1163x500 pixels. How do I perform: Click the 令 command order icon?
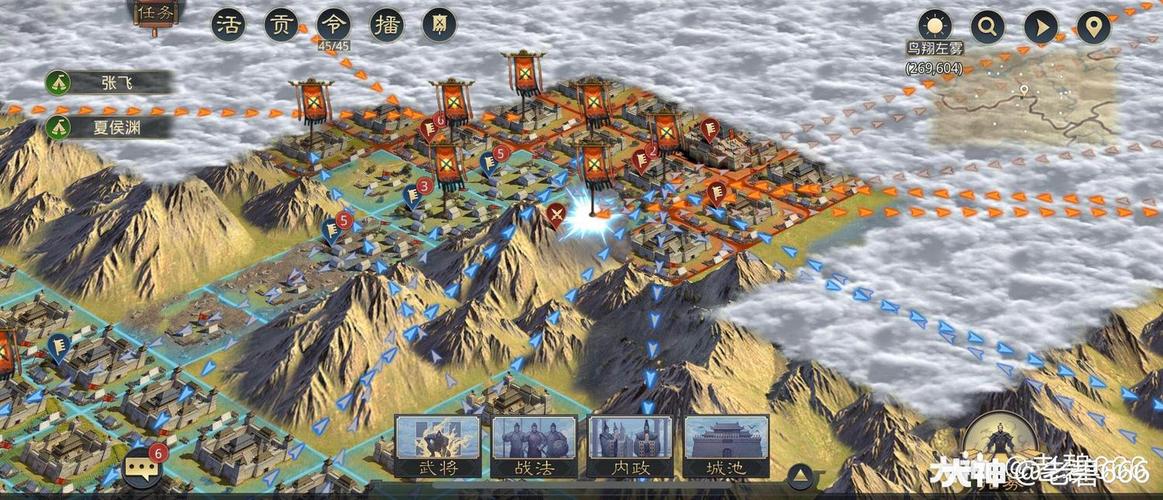click(x=333, y=24)
